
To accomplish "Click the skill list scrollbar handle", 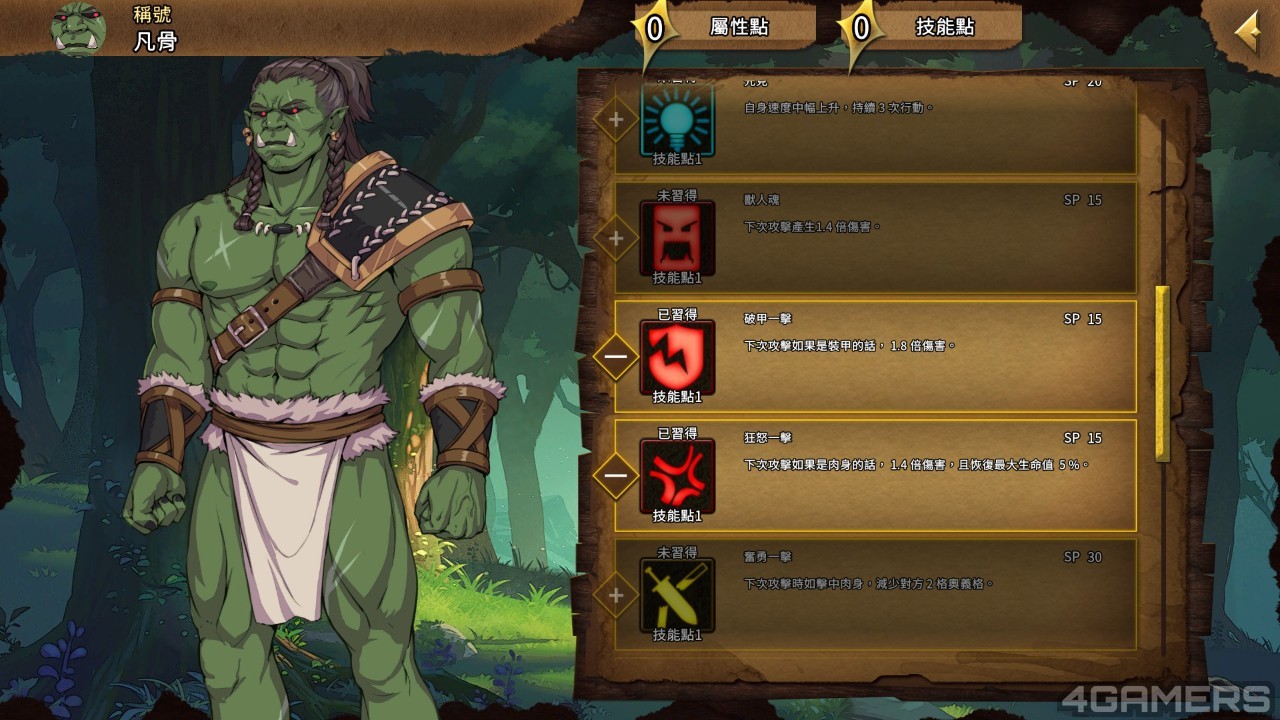I will (1162, 374).
